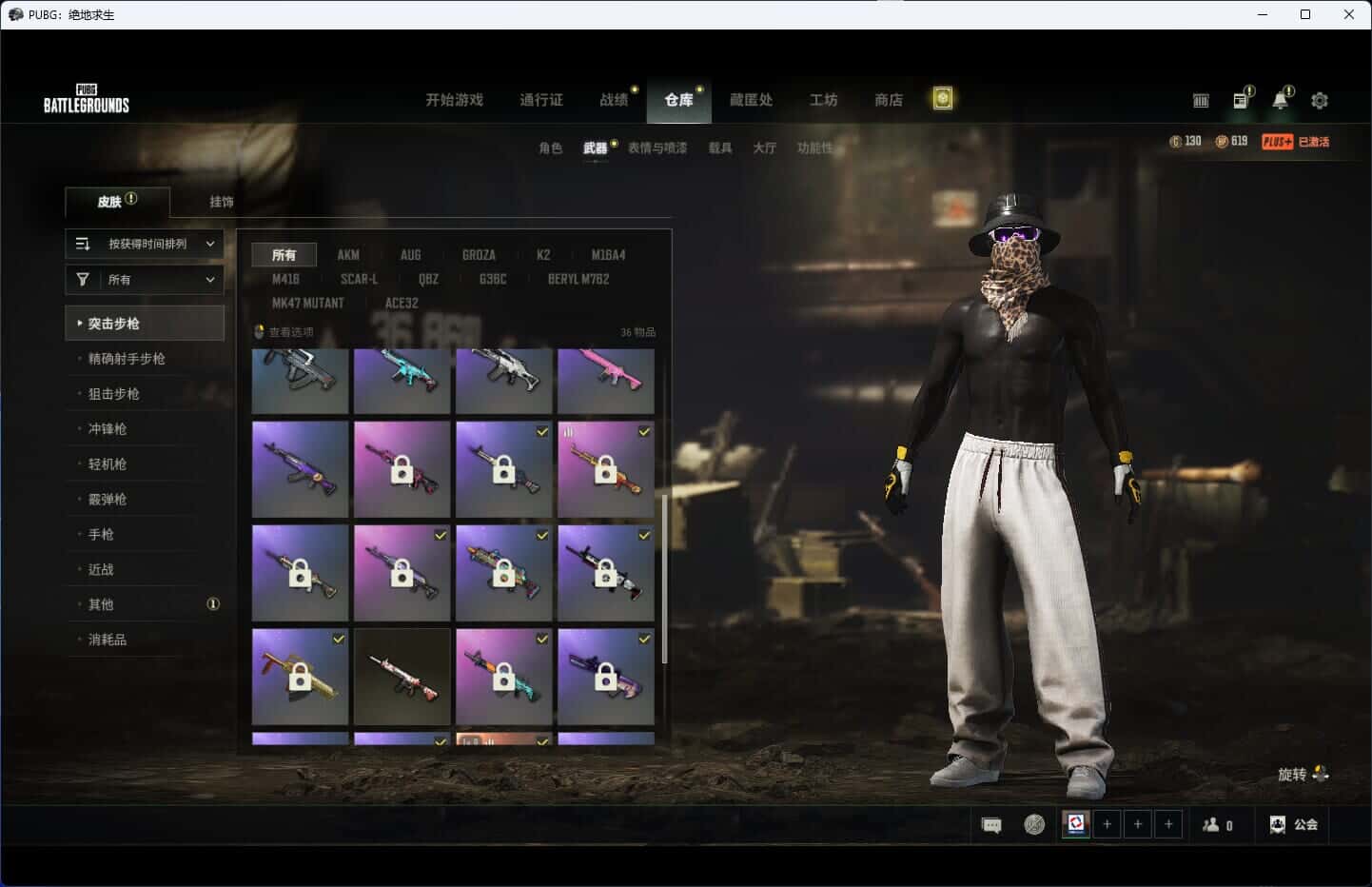Close the PUBG game window

coord(1348,14)
